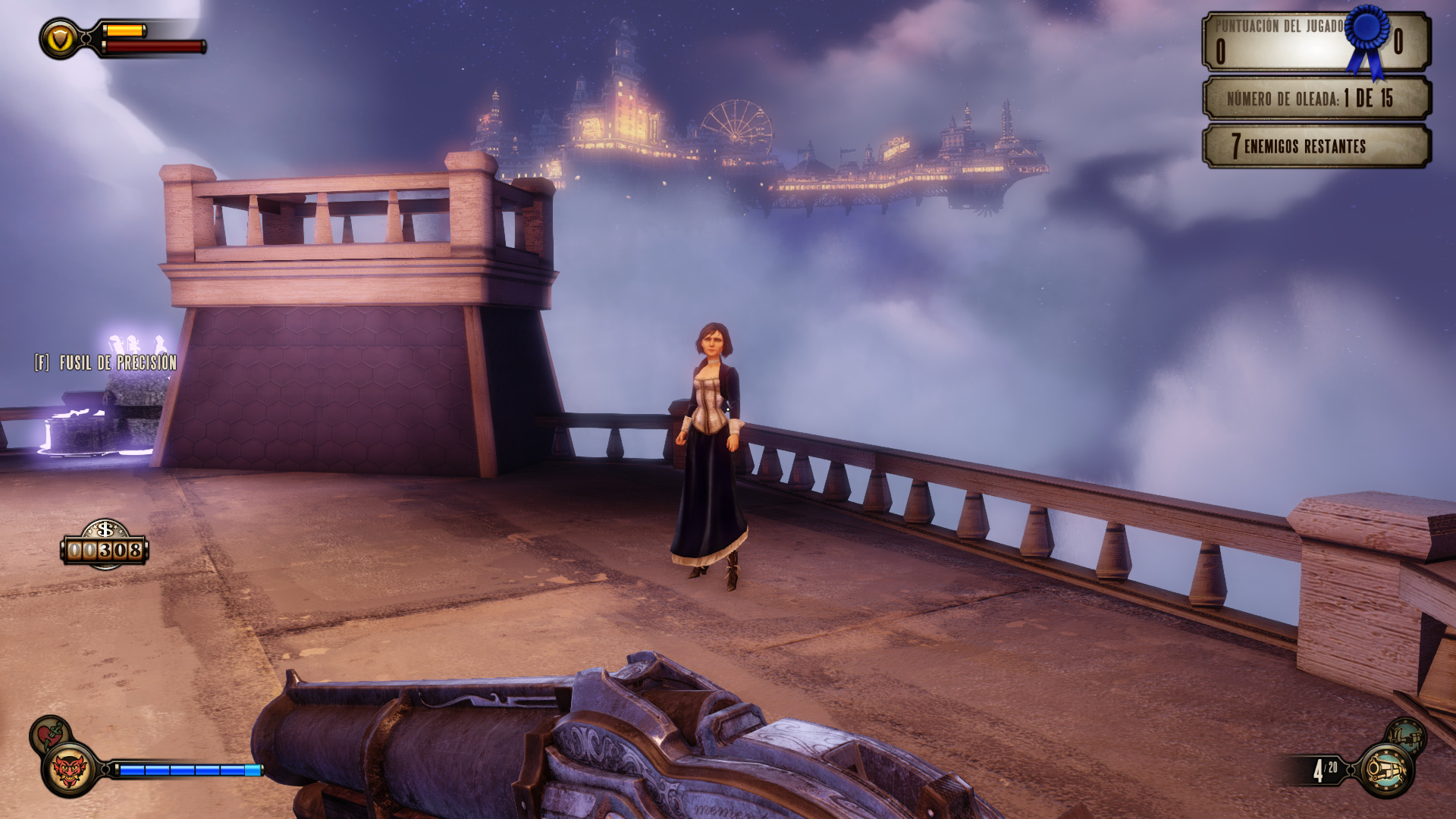
Task: Click the equipped gun barrel weapon icon
Action: 1385,770
